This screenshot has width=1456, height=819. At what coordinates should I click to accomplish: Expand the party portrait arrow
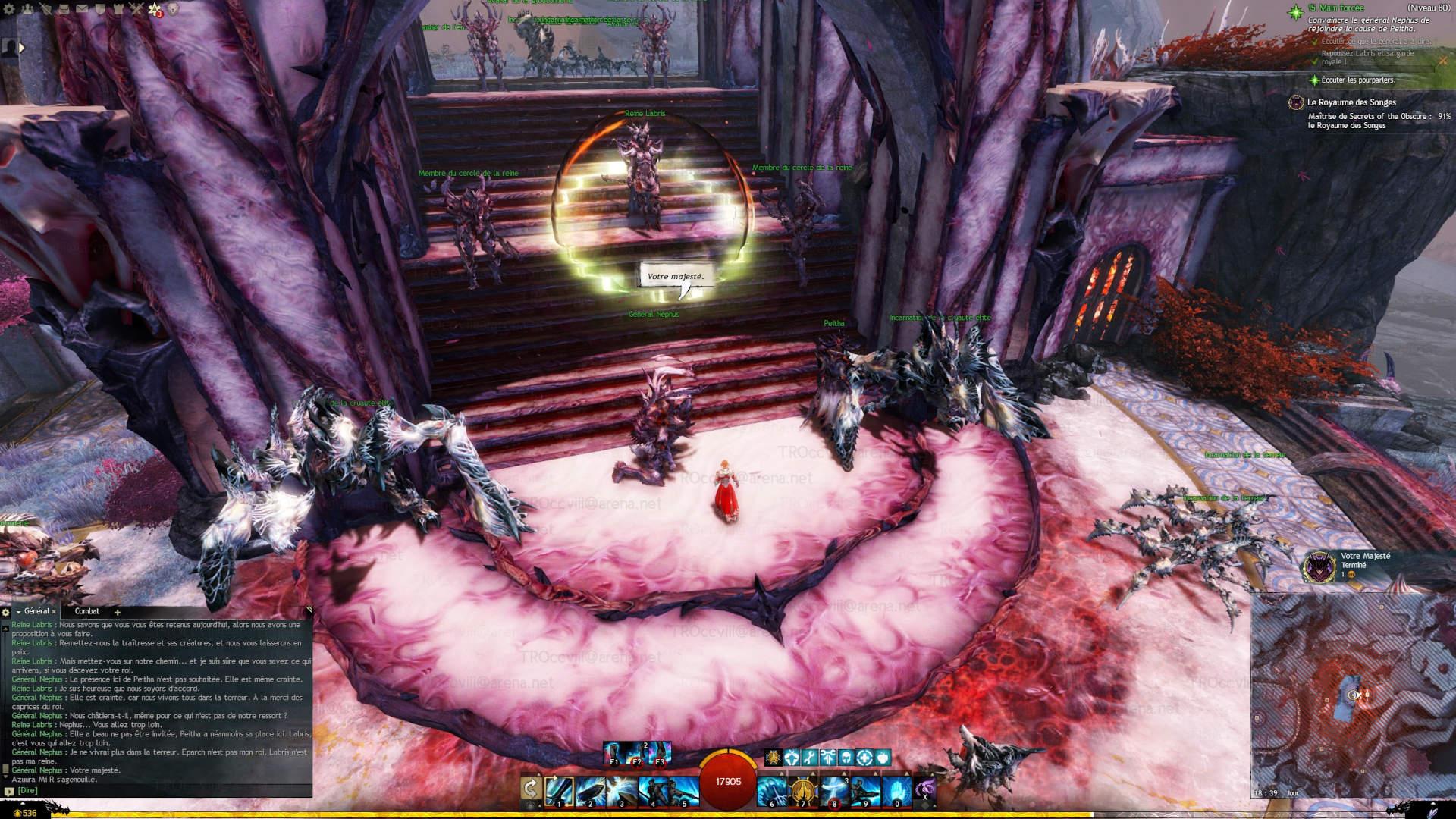(x=21, y=48)
